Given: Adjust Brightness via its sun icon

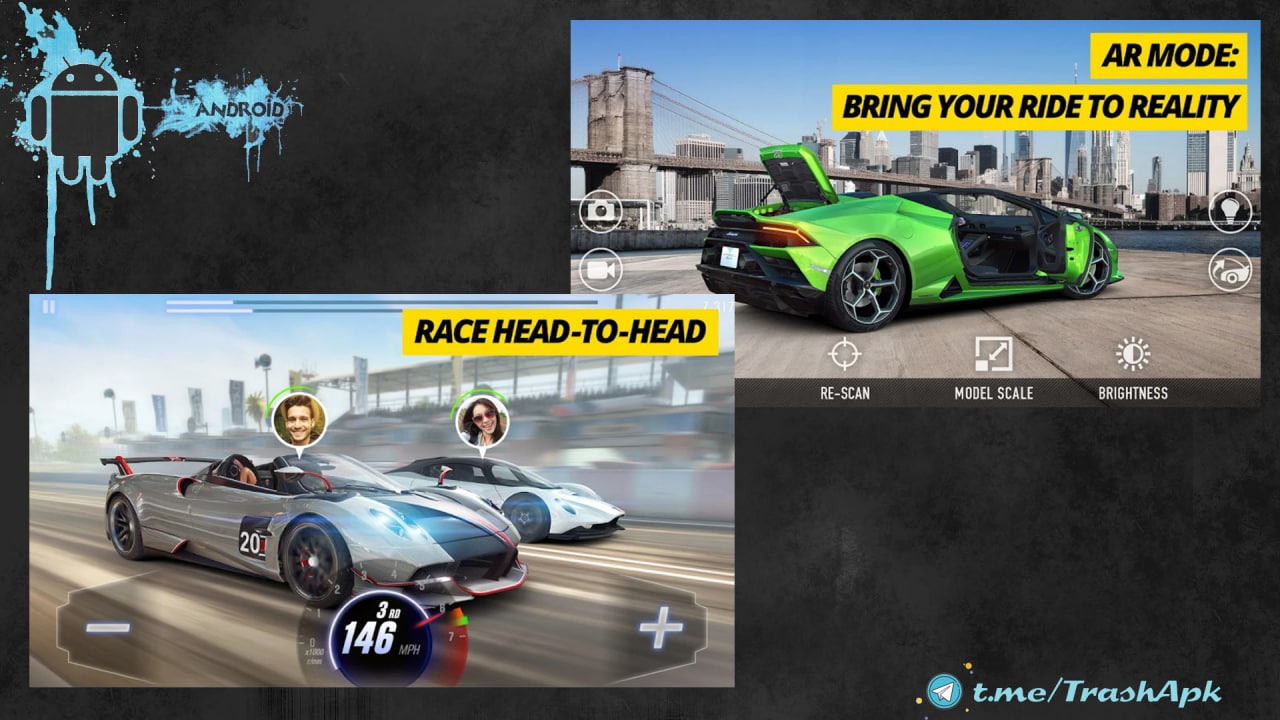Looking at the screenshot, I should tap(1133, 356).
